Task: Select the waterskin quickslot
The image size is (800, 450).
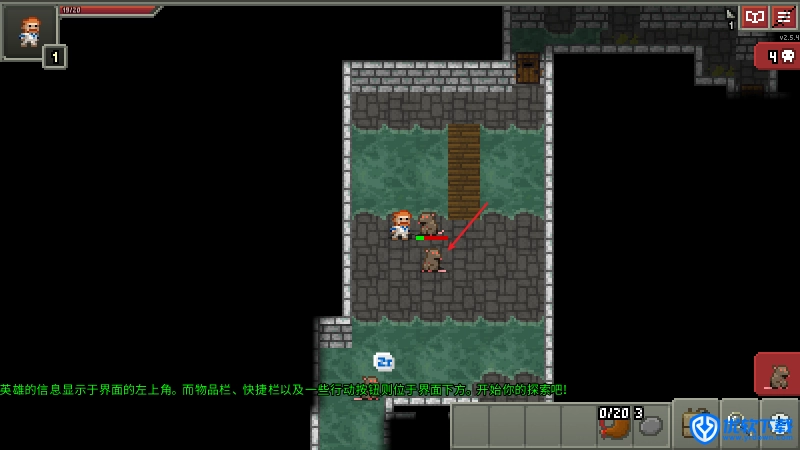Action: click(x=613, y=425)
